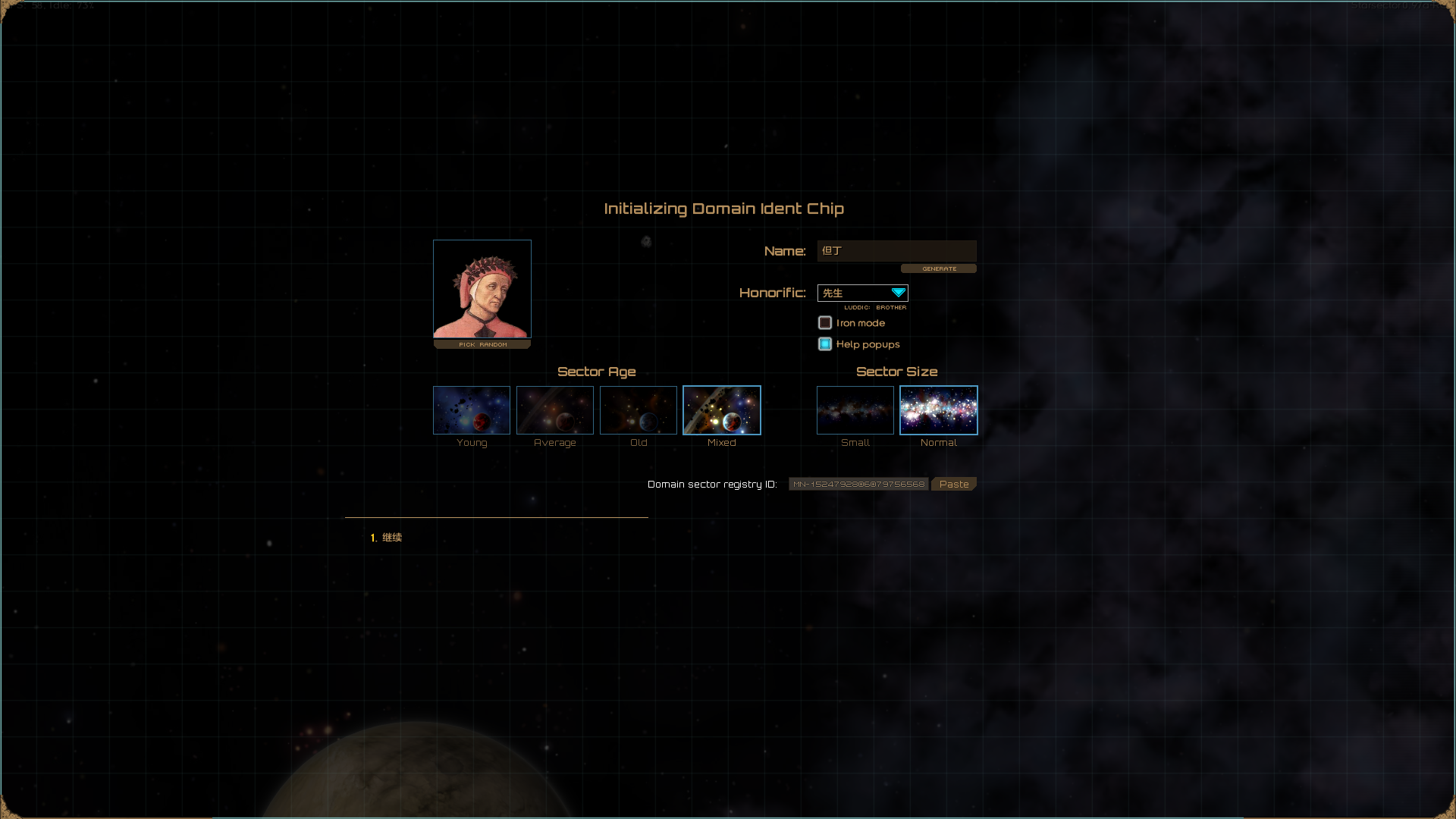Choose Average sector age
Image resolution: width=1456 pixels, height=819 pixels.
[x=555, y=410]
